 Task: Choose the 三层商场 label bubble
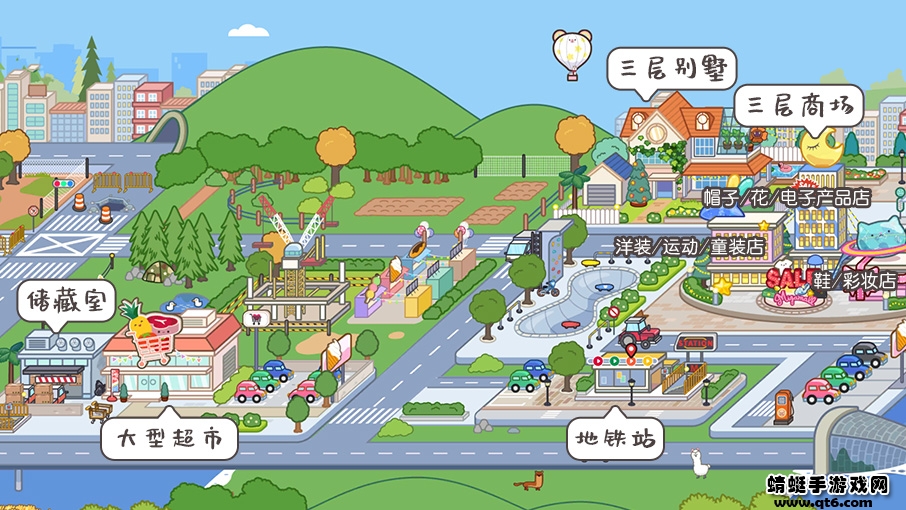(x=797, y=106)
